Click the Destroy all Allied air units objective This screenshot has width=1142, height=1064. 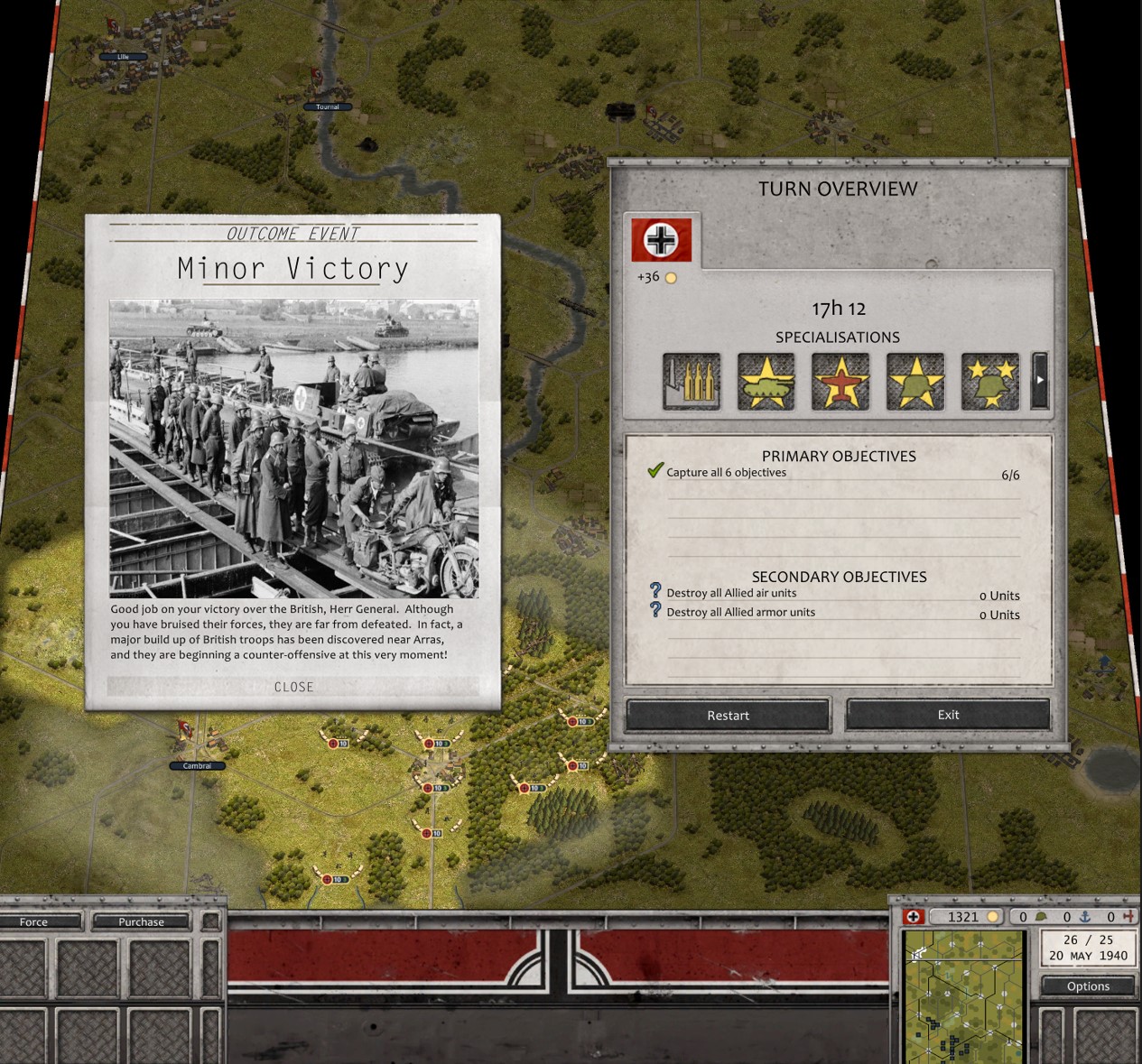click(731, 593)
